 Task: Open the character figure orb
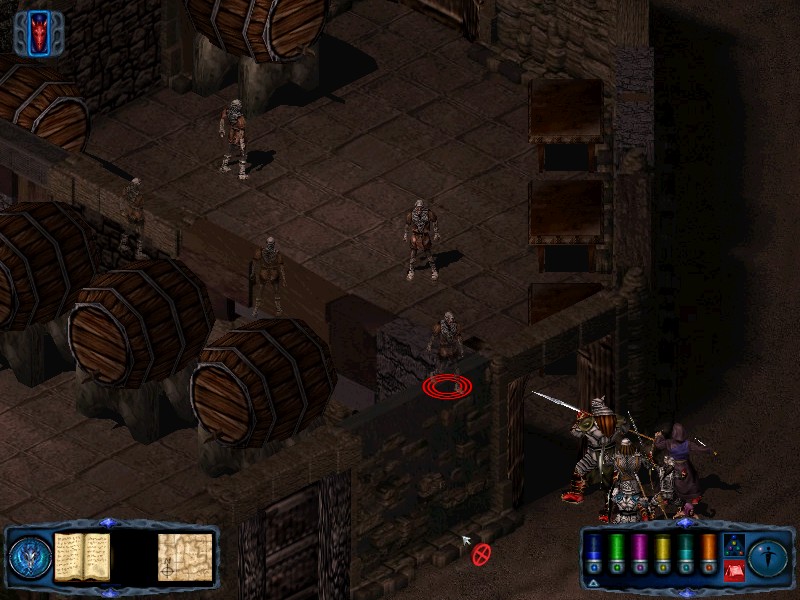(768, 557)
